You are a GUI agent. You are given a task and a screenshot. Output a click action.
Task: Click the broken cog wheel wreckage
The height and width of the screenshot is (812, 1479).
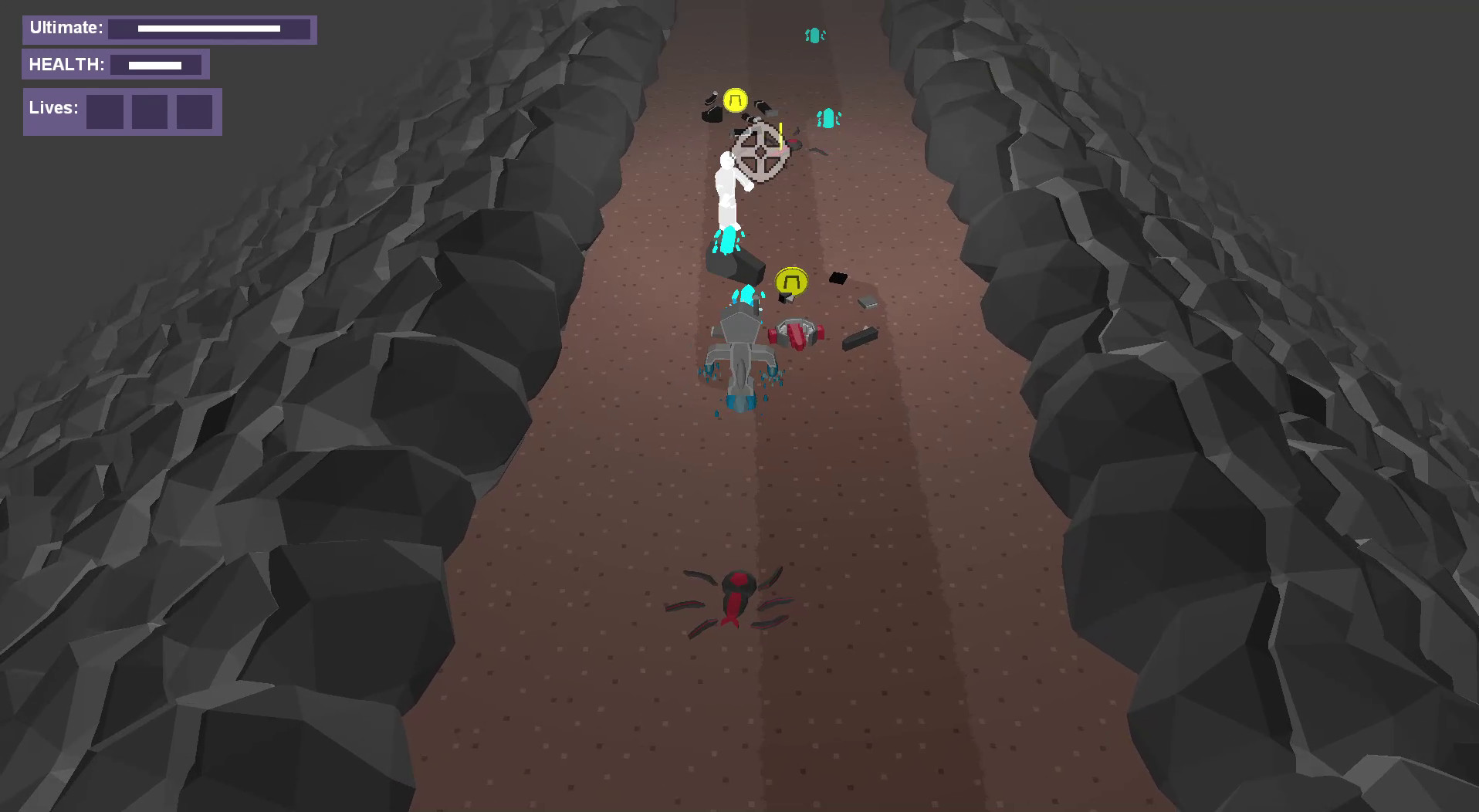pyautogui.click(x=759, y=151)
